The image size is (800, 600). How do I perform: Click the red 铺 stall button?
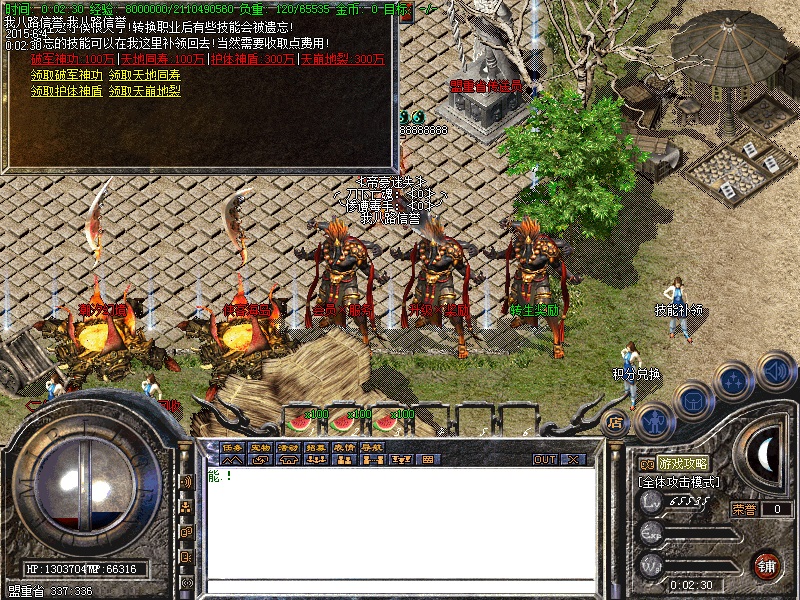768,565
